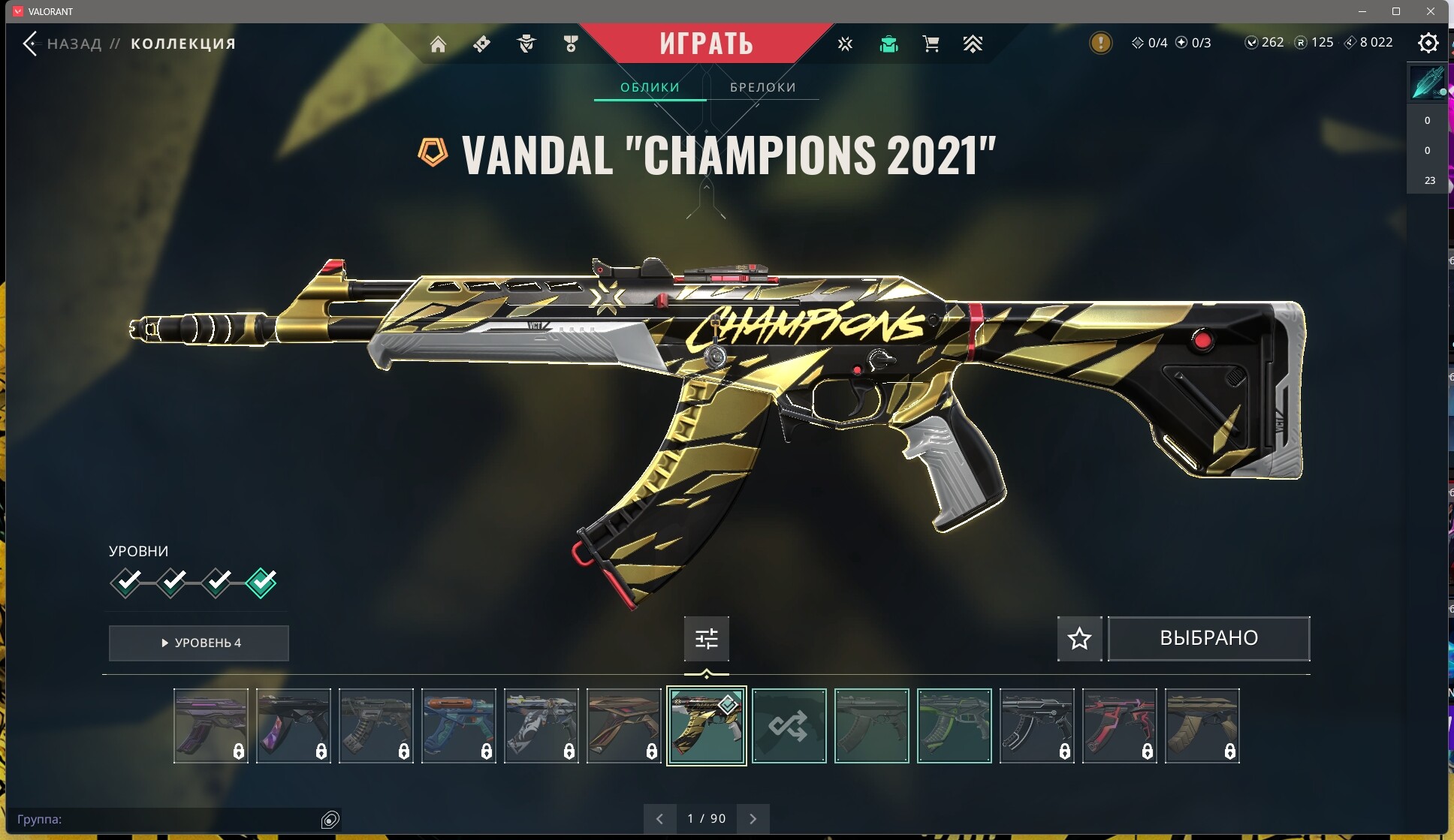Viewport: 1454px width, 840px height.
Task: Play the УРОВЕНЬ 4 preview
Action: pyautogui.click(x=199, y=643)
